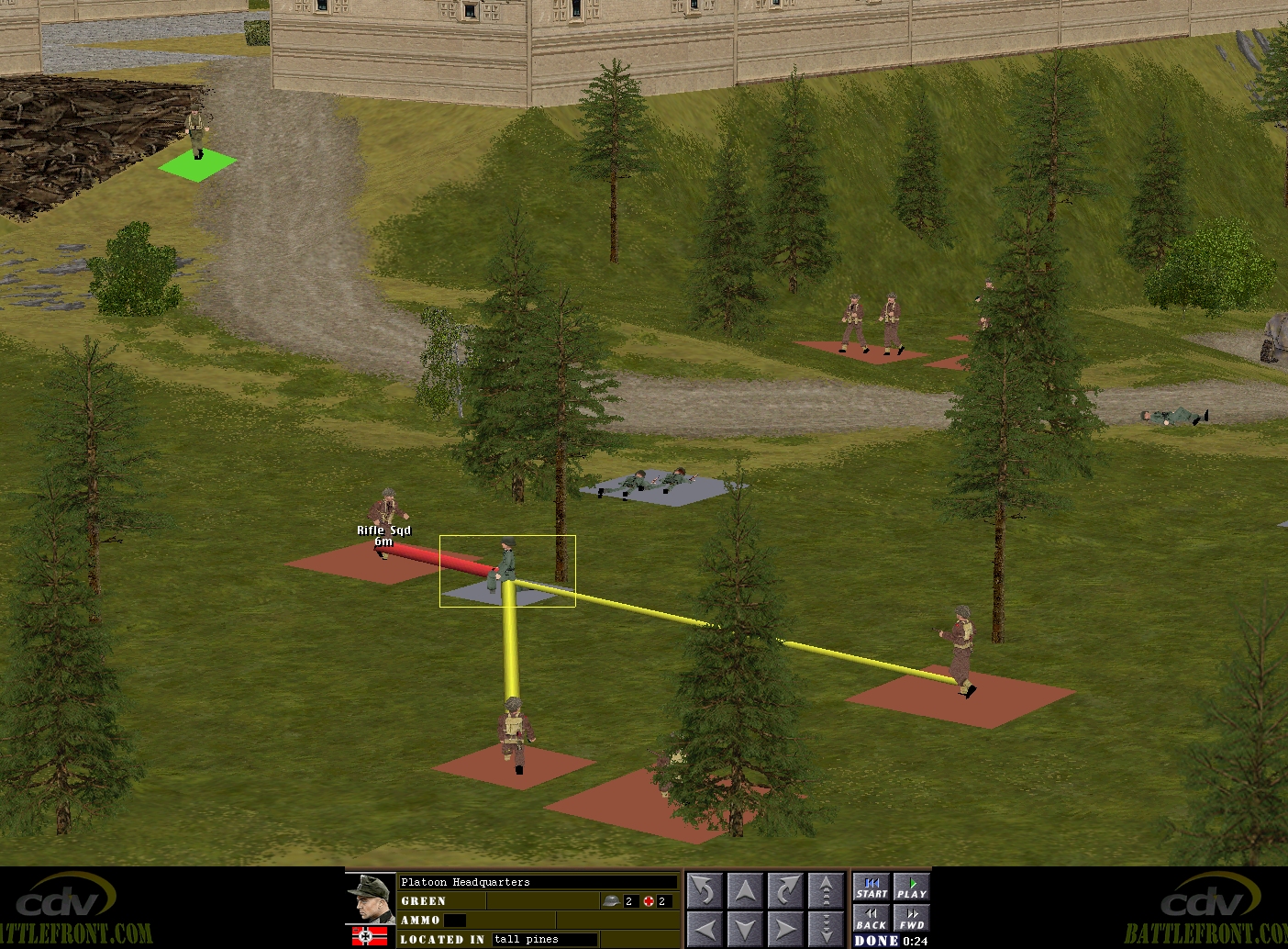Image resolution: width=1288 pixels, height=949 pixels.
Task: Click DONE to end the turn replay
Action: tap(876, 941)
